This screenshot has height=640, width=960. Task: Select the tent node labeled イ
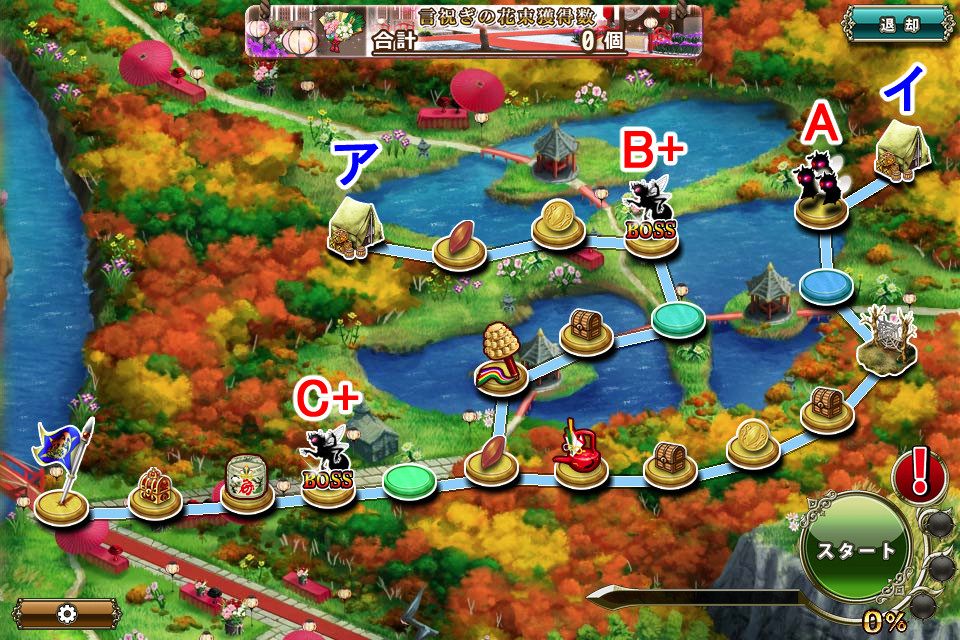904,152
